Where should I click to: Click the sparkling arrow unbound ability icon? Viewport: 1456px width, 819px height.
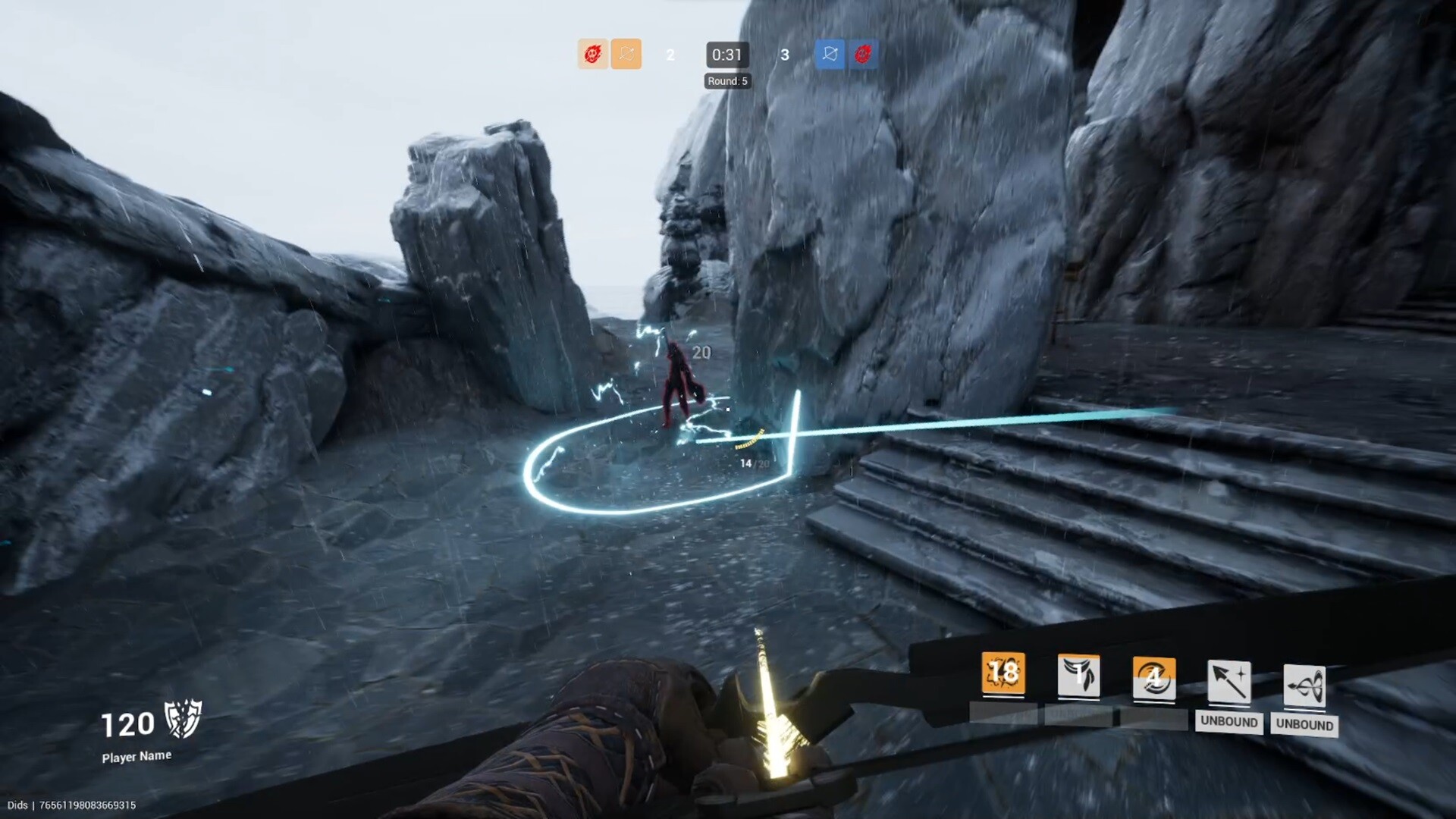pos(1229,682)
